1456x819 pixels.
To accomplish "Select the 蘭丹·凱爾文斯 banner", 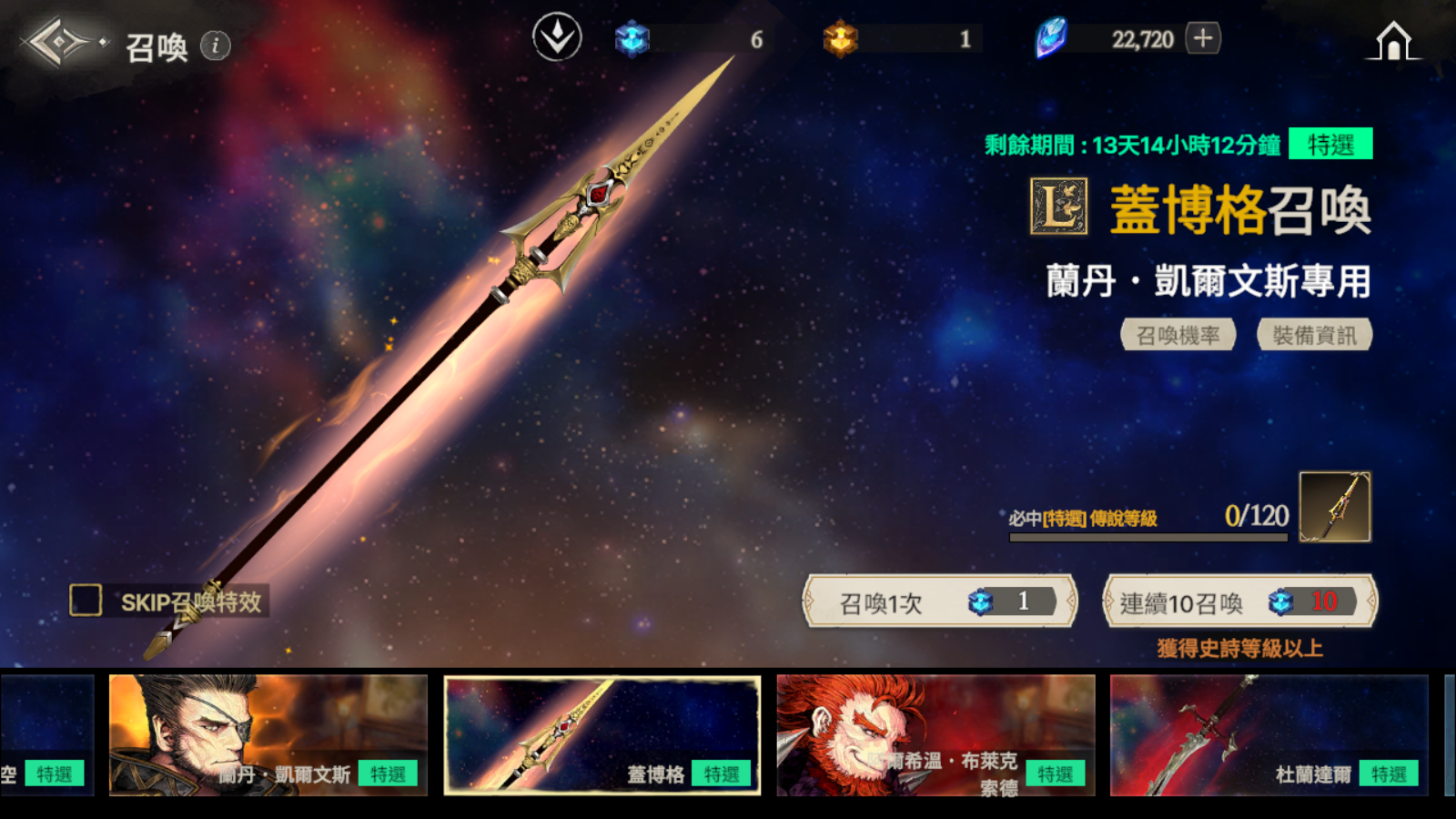I will click(268, 735).
